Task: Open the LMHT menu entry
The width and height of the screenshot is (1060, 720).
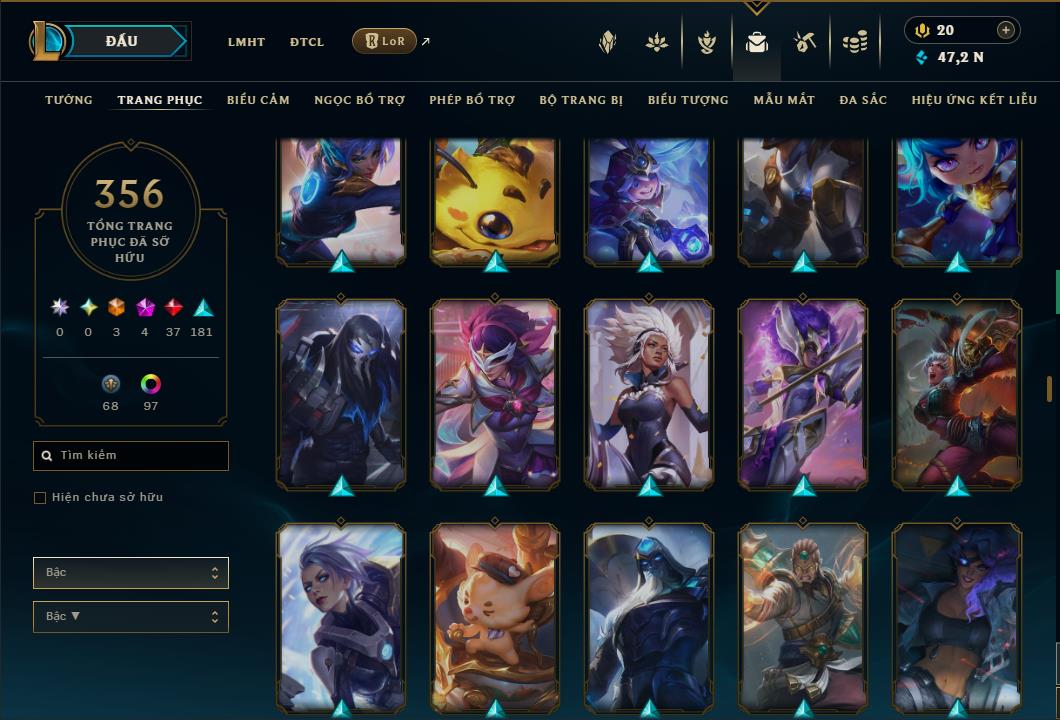Action: coord(246,42)
